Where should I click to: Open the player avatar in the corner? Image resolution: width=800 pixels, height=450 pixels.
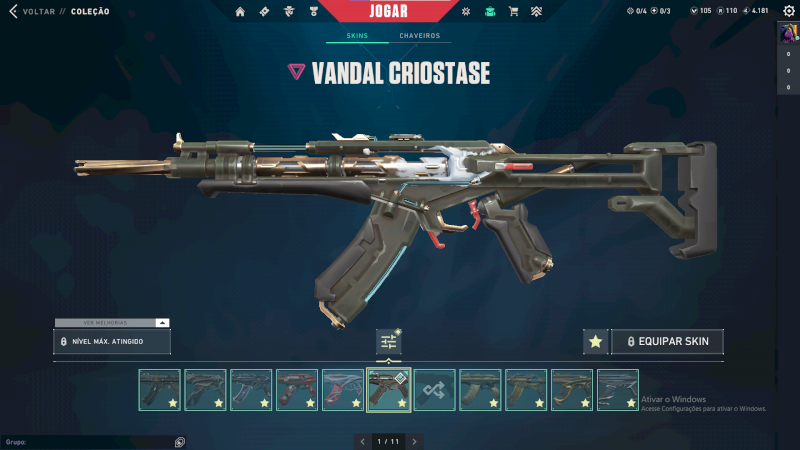tap(788, 33)
